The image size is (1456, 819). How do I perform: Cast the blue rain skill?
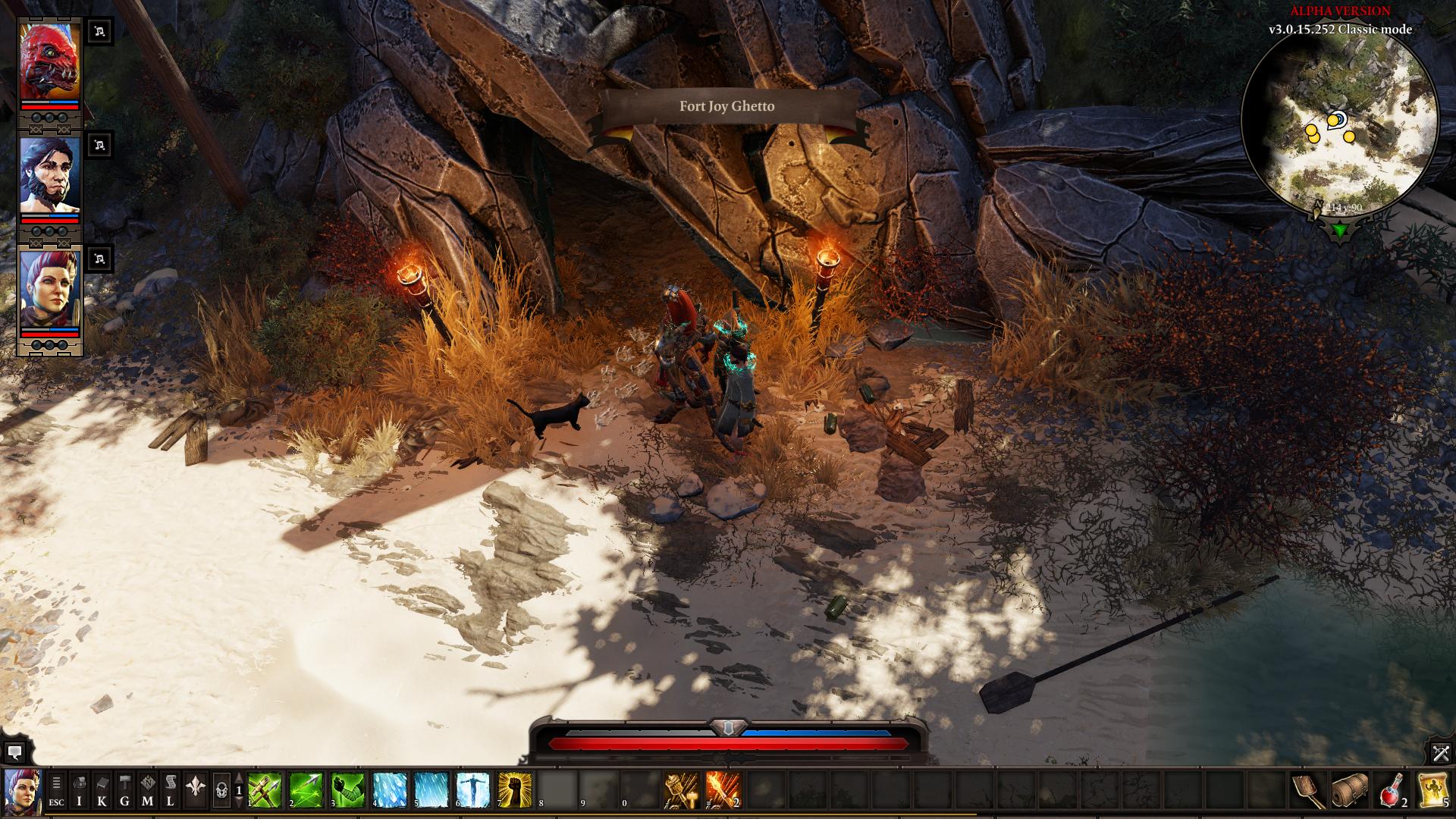pos(431,791)
